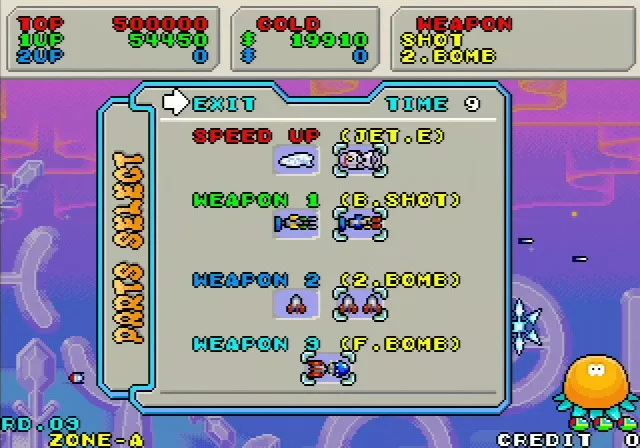
Task: Choose EXIT to leave Parts Select
Action: click(212, 103)
